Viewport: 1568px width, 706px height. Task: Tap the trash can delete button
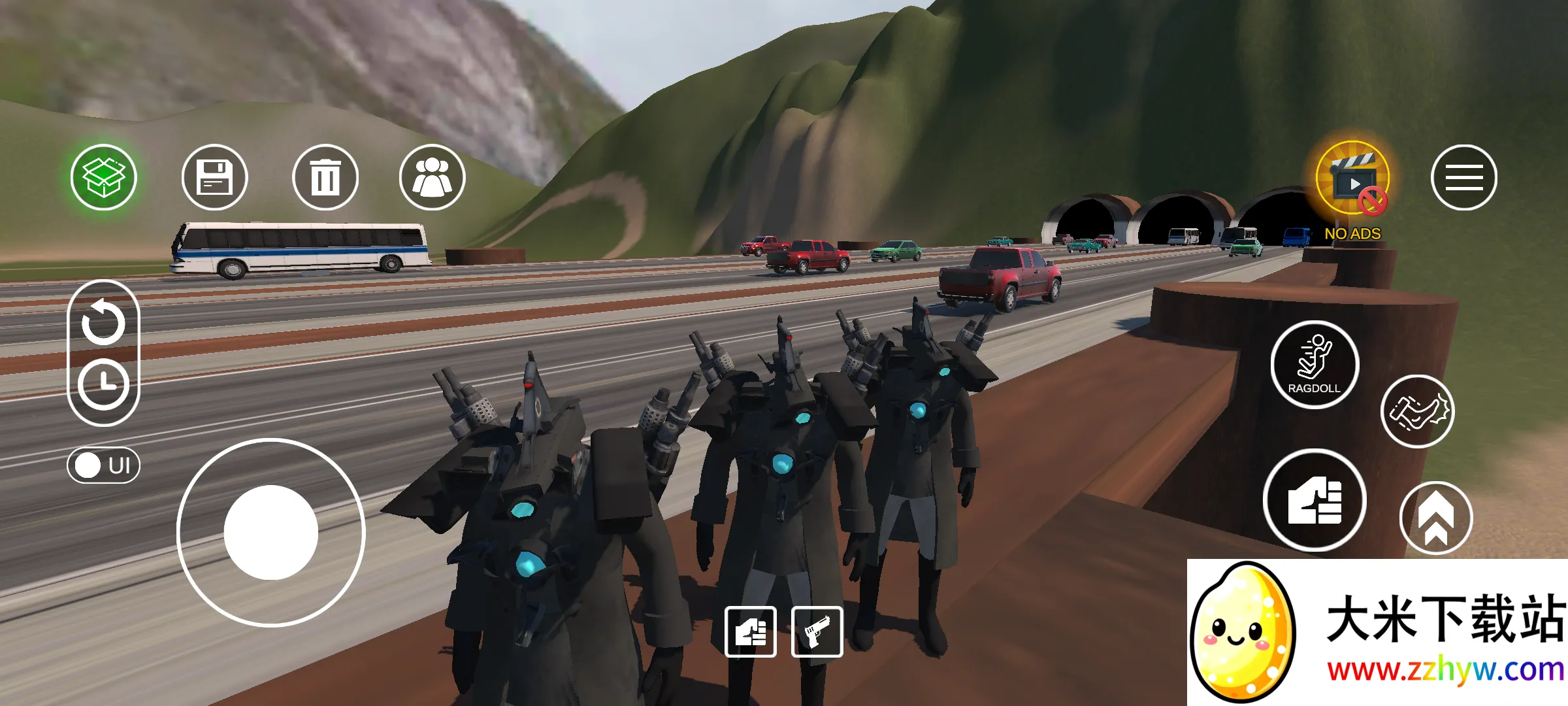pos(325,177)
